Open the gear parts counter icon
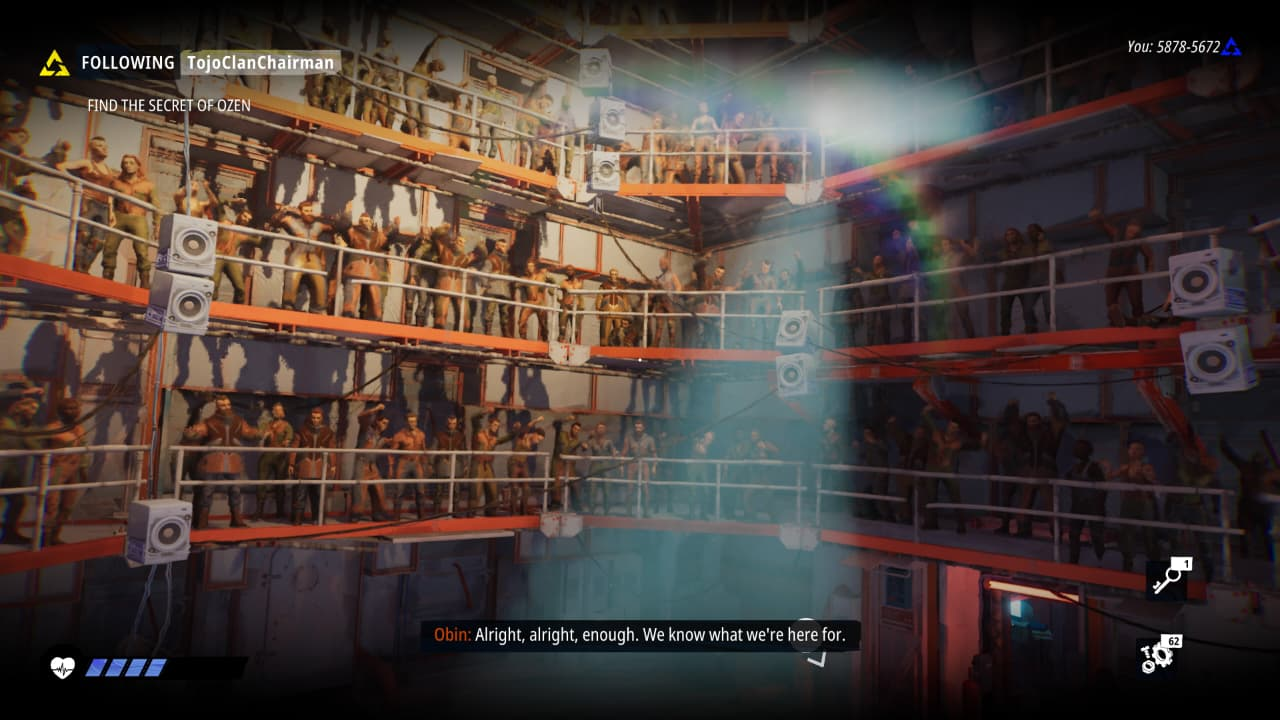Image resolution: width=1280 pixels, height=720 pixels. pyautogui.click(x=1158, y=655)
